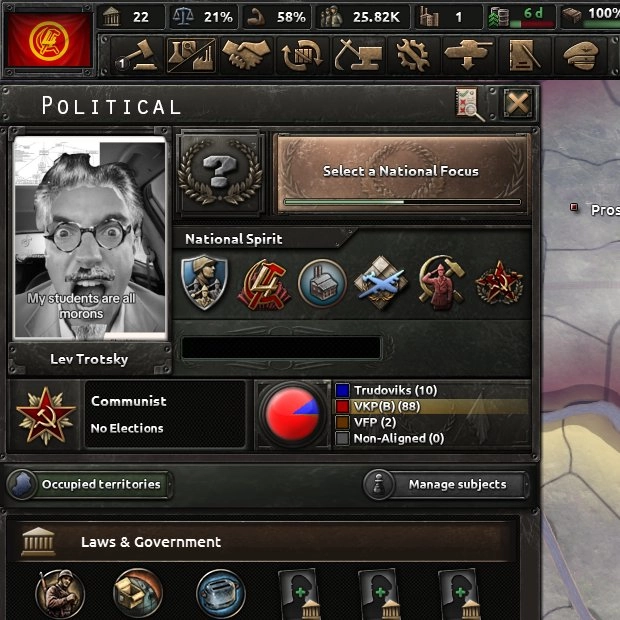
Task: Open the officer cap toolbar icon
Action: (x=582, y=55)
